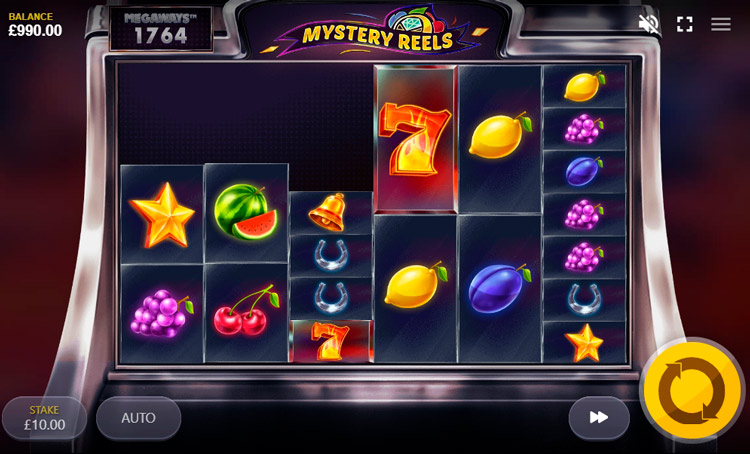750x454 pixels.
Task: Open the hamburger menu
Action: pyautogui.click(x=721, y=24)
